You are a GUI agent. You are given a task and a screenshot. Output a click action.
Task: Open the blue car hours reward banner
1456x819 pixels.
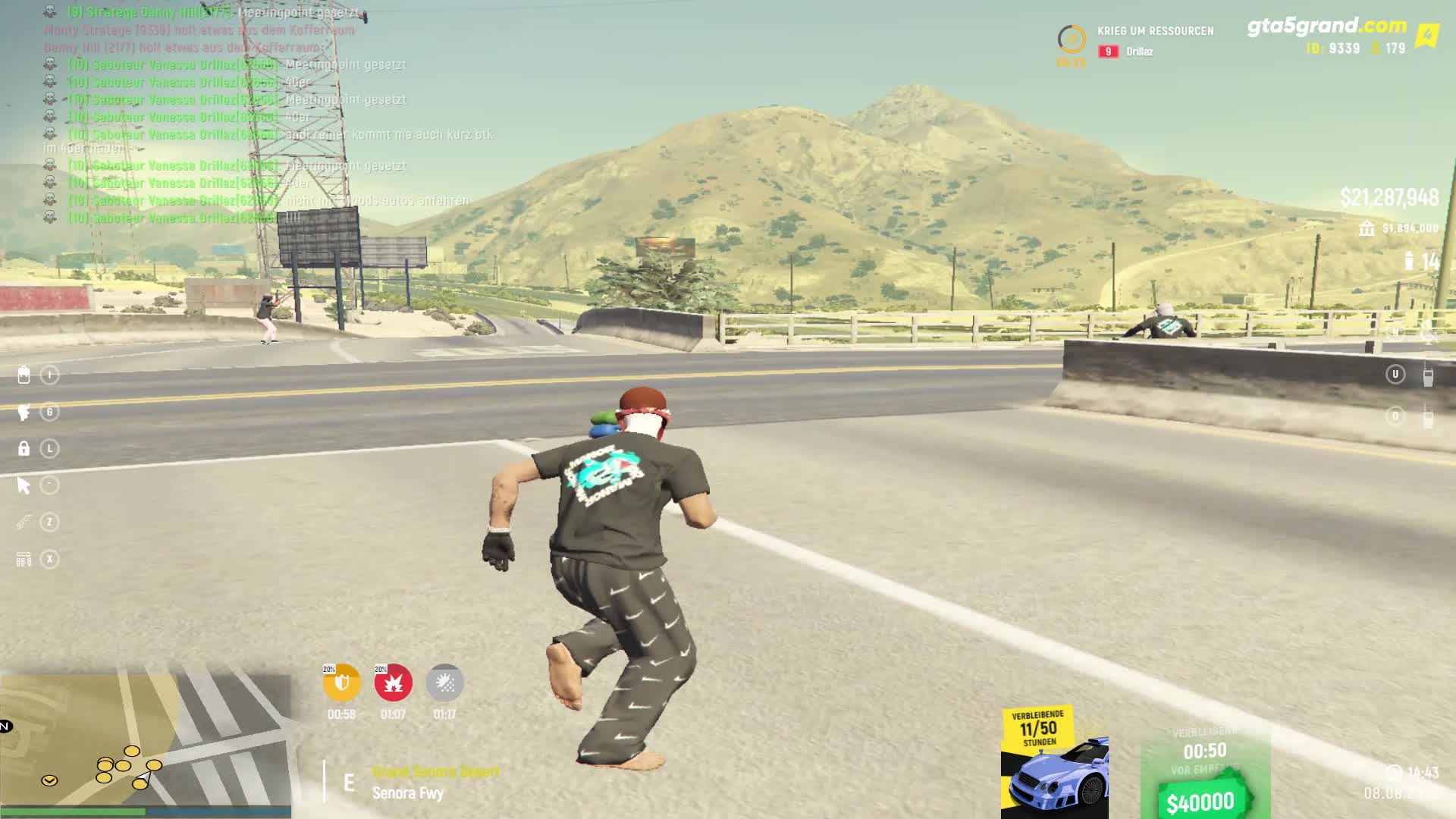point(1054,762)
